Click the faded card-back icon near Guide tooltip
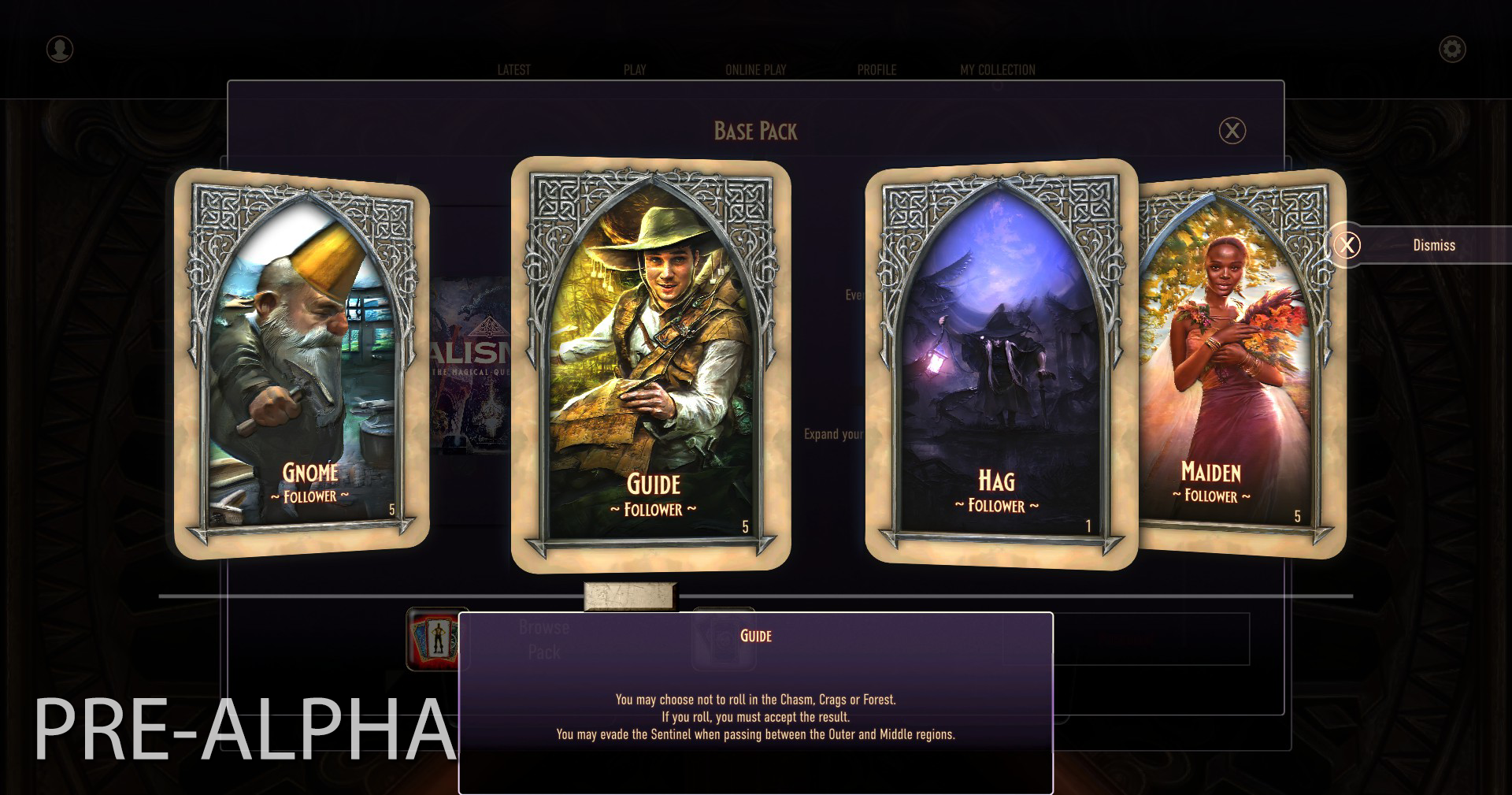Screen dimensions: 1512x795 (x=724, y=638)
